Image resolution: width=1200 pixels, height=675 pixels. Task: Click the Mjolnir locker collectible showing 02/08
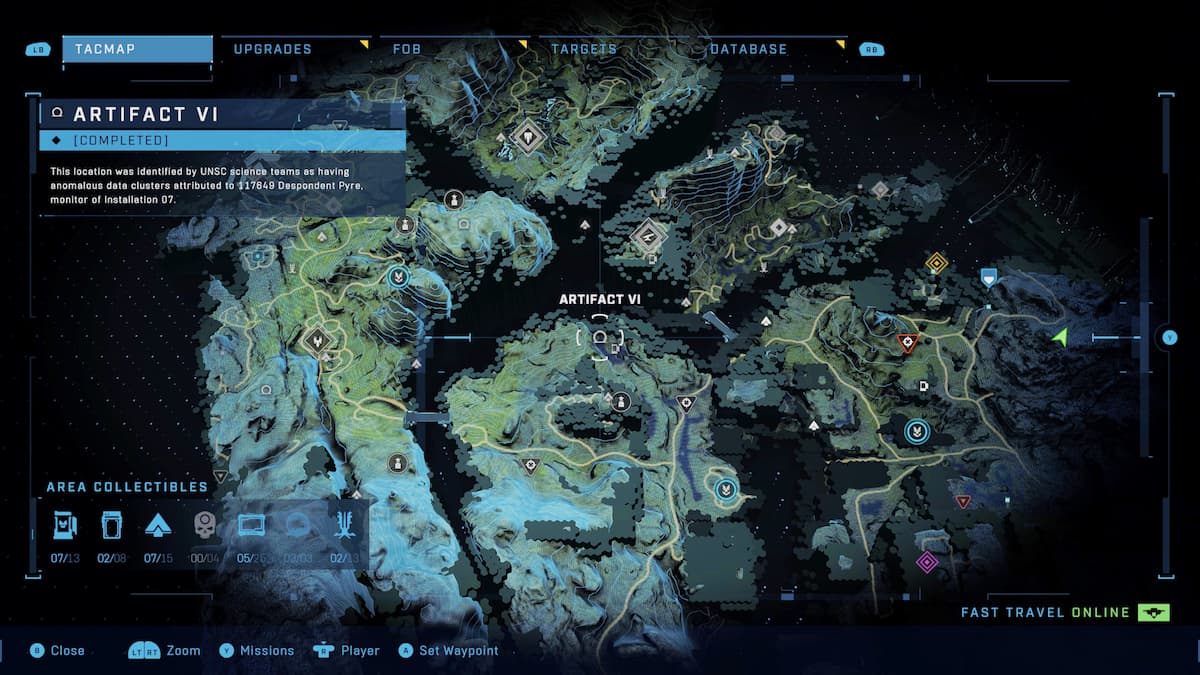coord(111,525)
